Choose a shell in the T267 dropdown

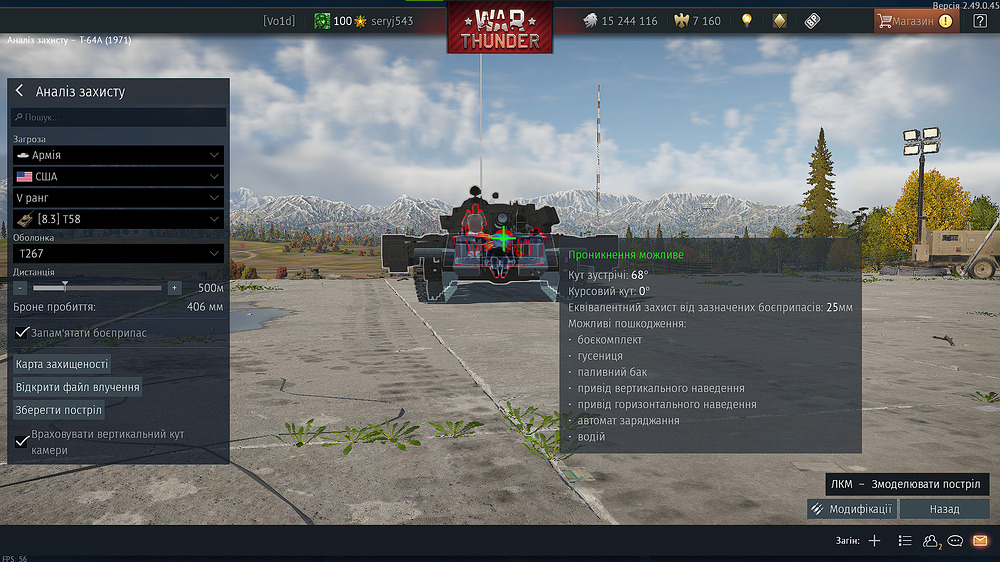(118, 253)
